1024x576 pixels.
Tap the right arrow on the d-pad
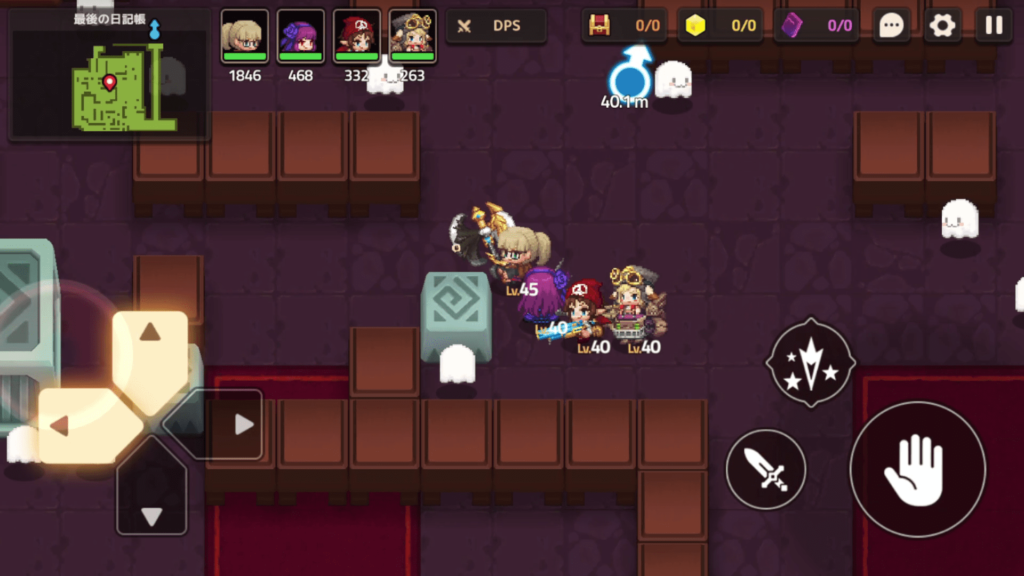[x=228, y=425]
